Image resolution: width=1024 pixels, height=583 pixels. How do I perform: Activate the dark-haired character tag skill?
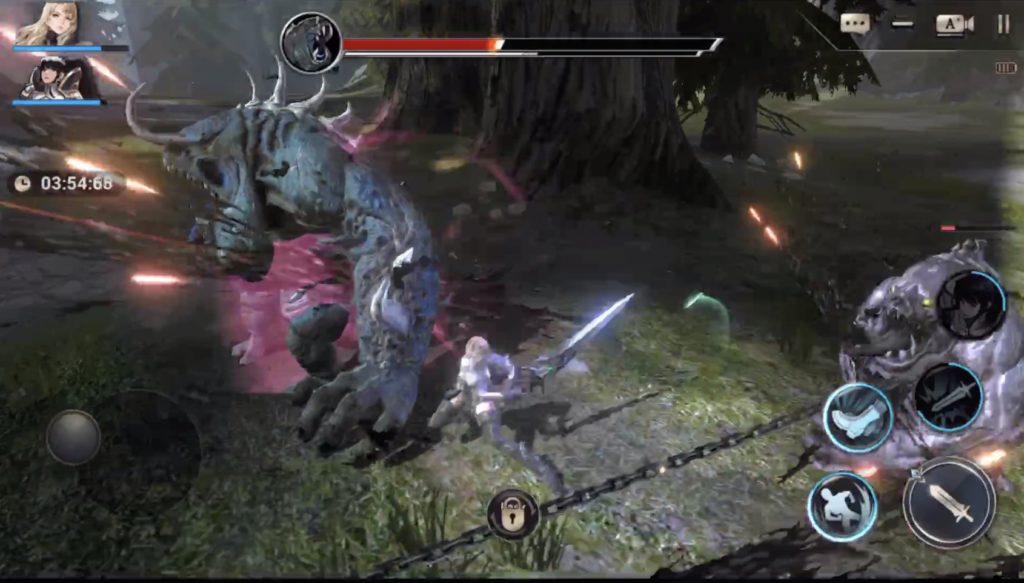point(971,304)
